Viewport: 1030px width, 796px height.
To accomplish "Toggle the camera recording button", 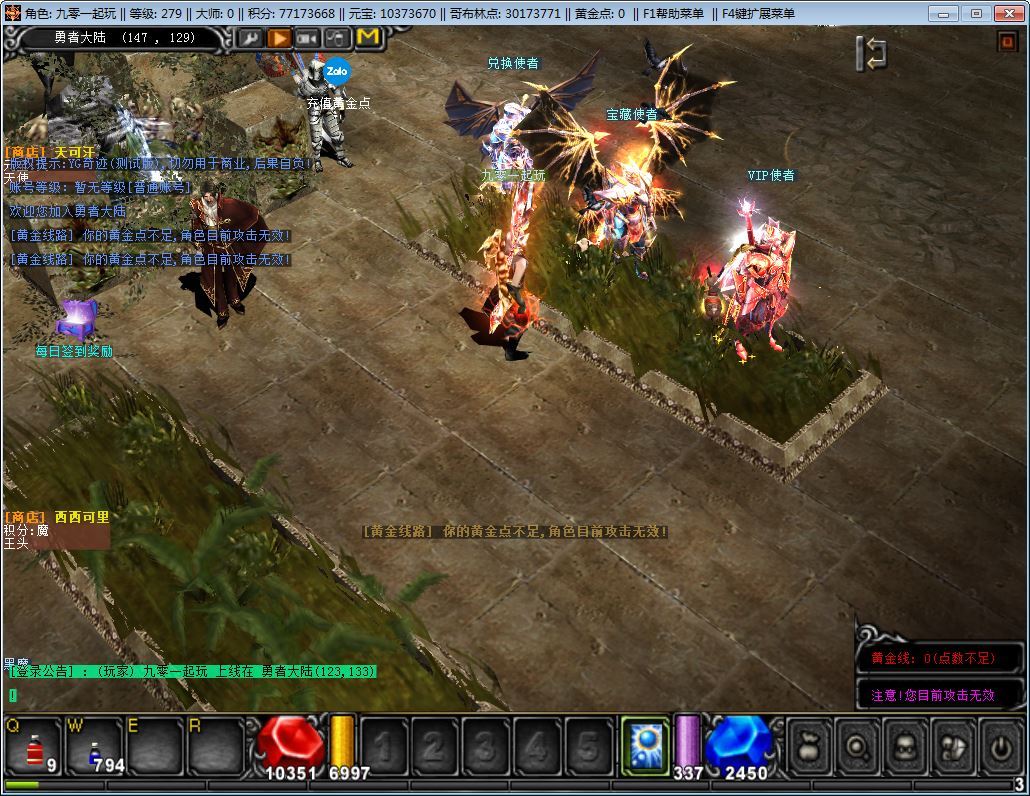I will pyautogui.click(x=308, y=37).
